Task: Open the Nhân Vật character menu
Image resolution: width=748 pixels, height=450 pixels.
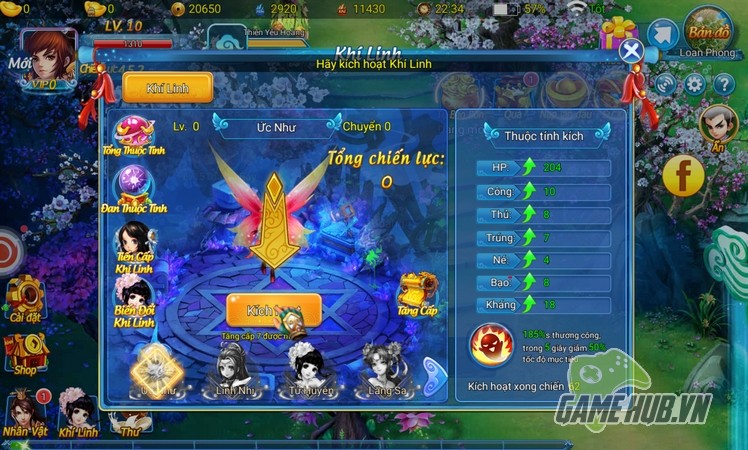Action: pos(25,412)
